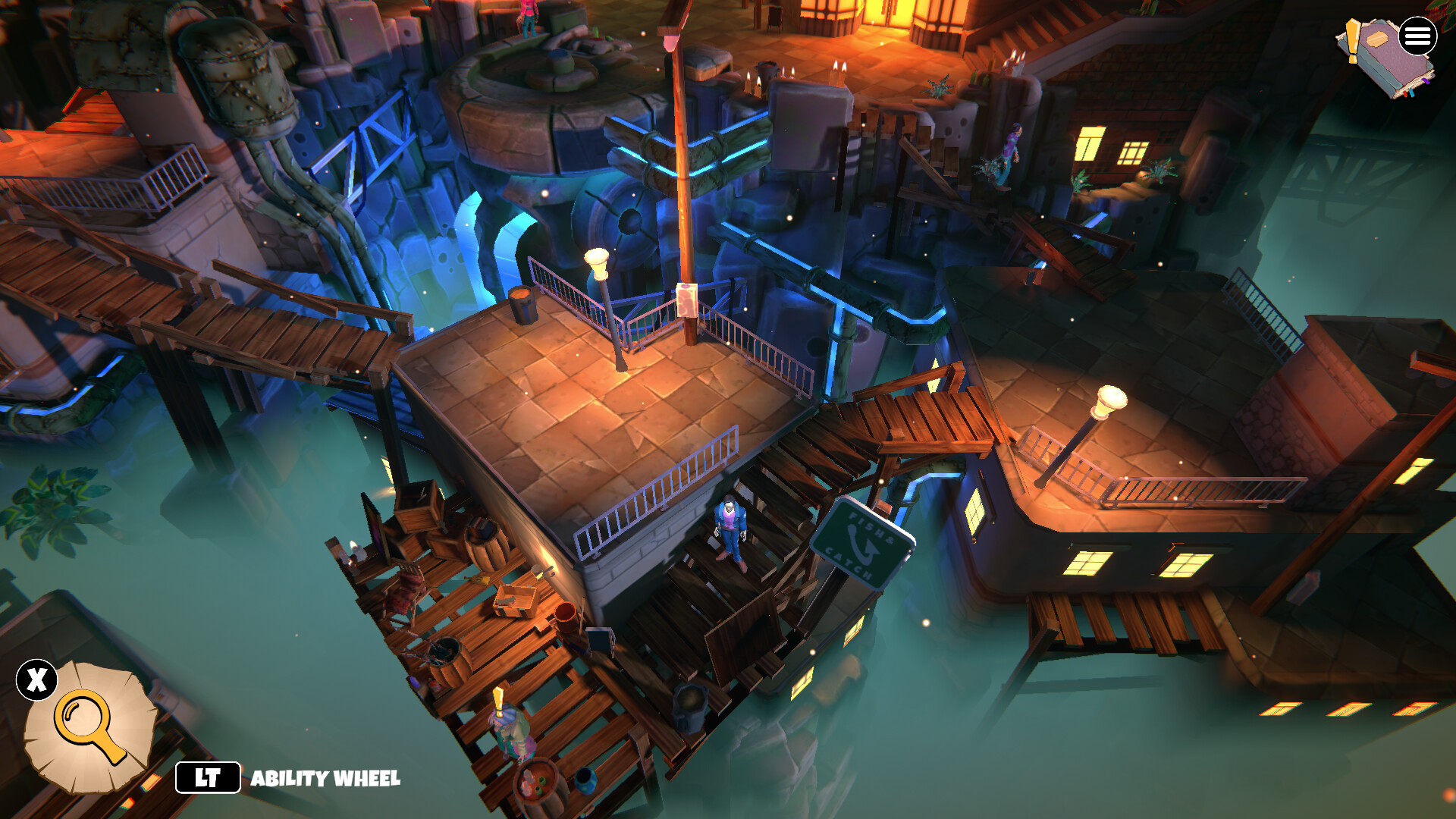1456x819 pixels.
Task: Click the purple bookmark ribbon on the journal
Action: pos(1426,82)
